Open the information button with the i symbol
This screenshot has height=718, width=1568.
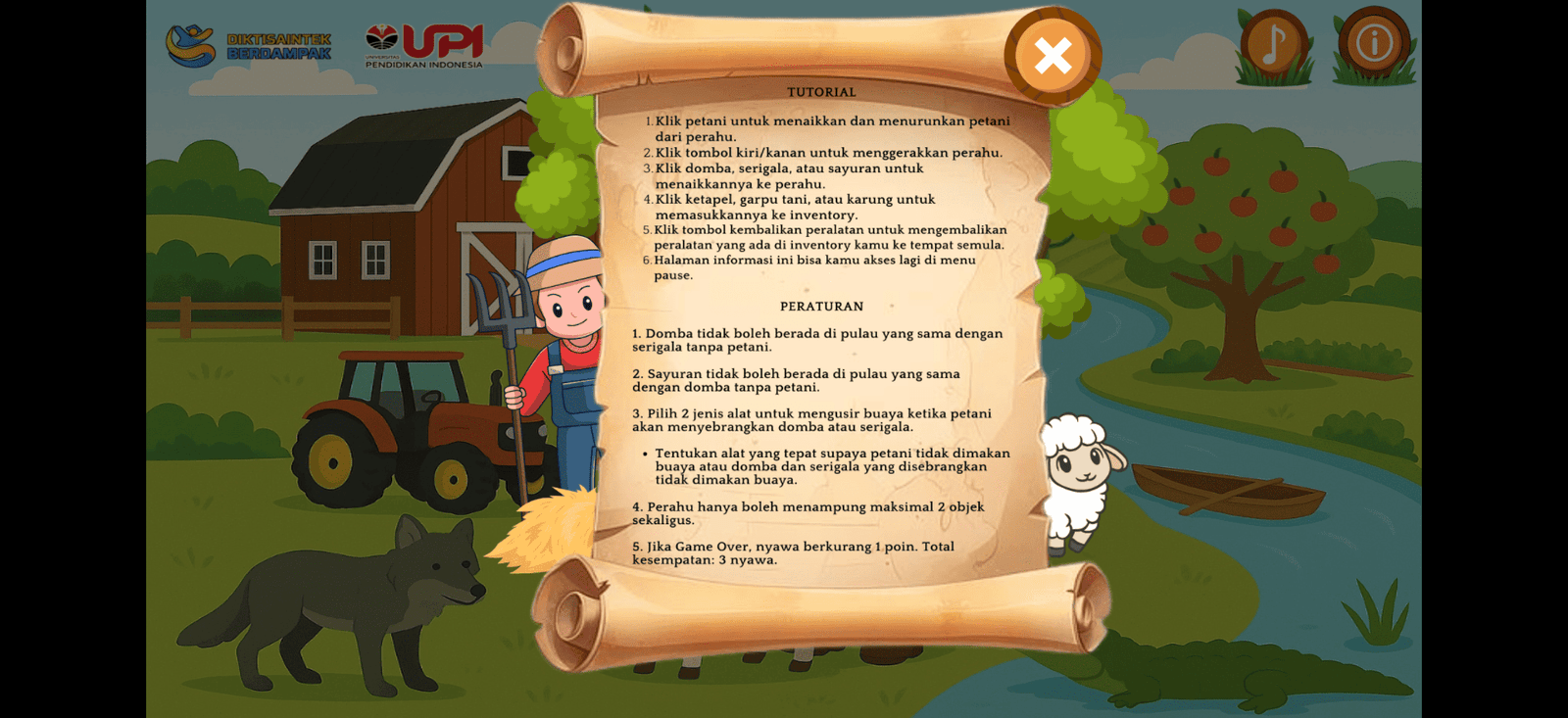point(1376,41)
